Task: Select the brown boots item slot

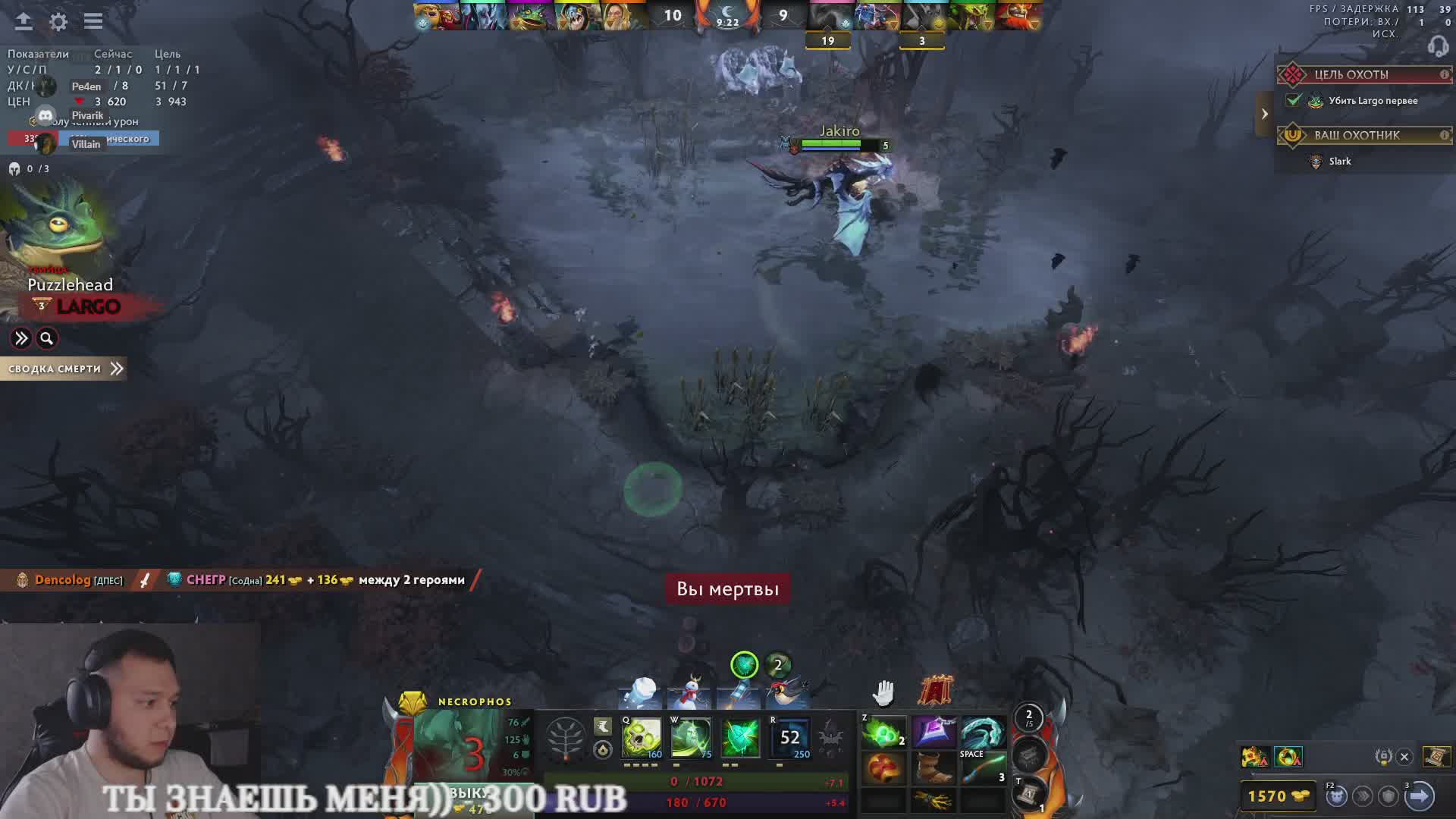Action: point(934,769)
